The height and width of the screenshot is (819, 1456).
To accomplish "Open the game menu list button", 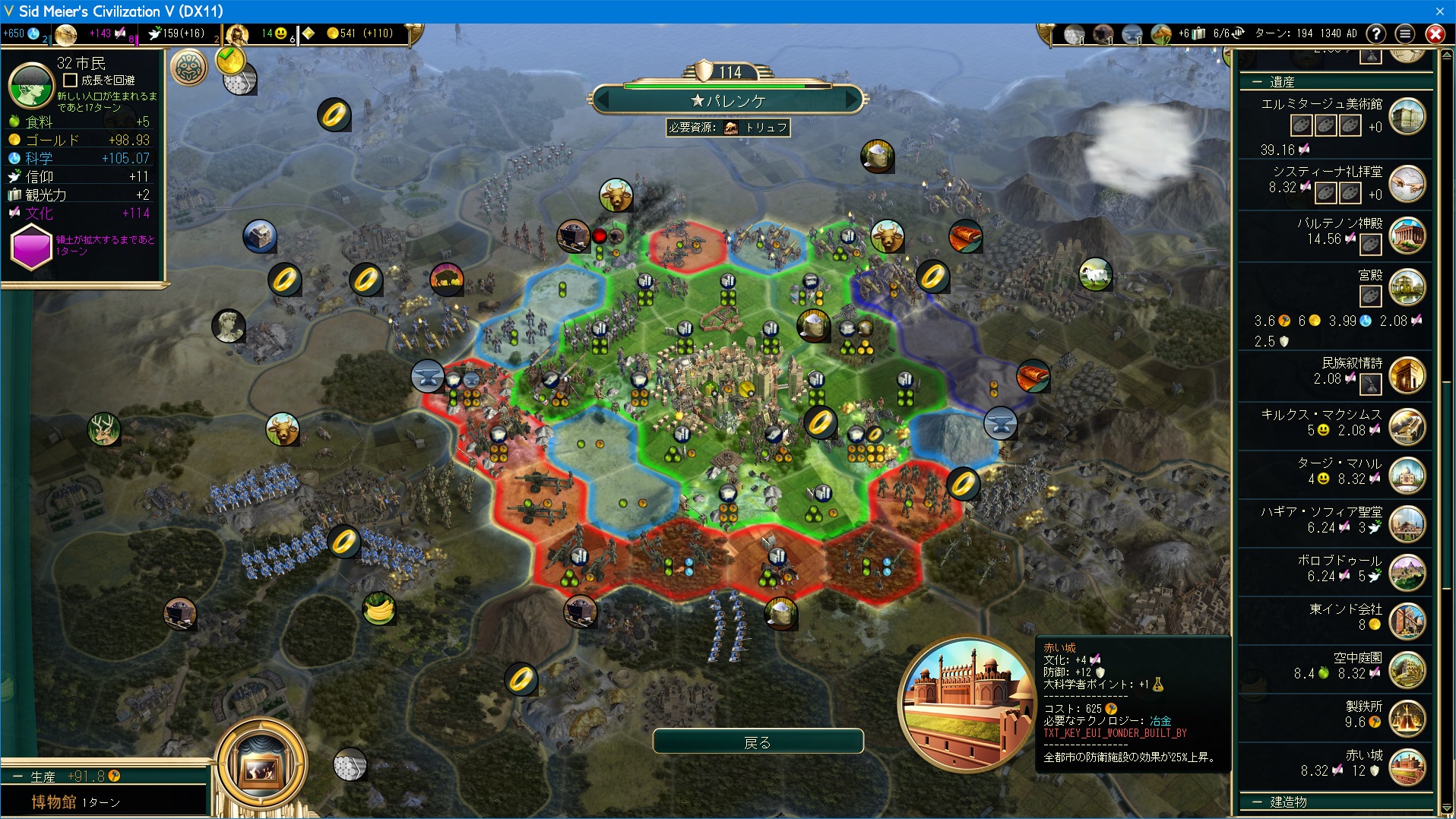I will pyautogui.click(x=1405, y=33).
